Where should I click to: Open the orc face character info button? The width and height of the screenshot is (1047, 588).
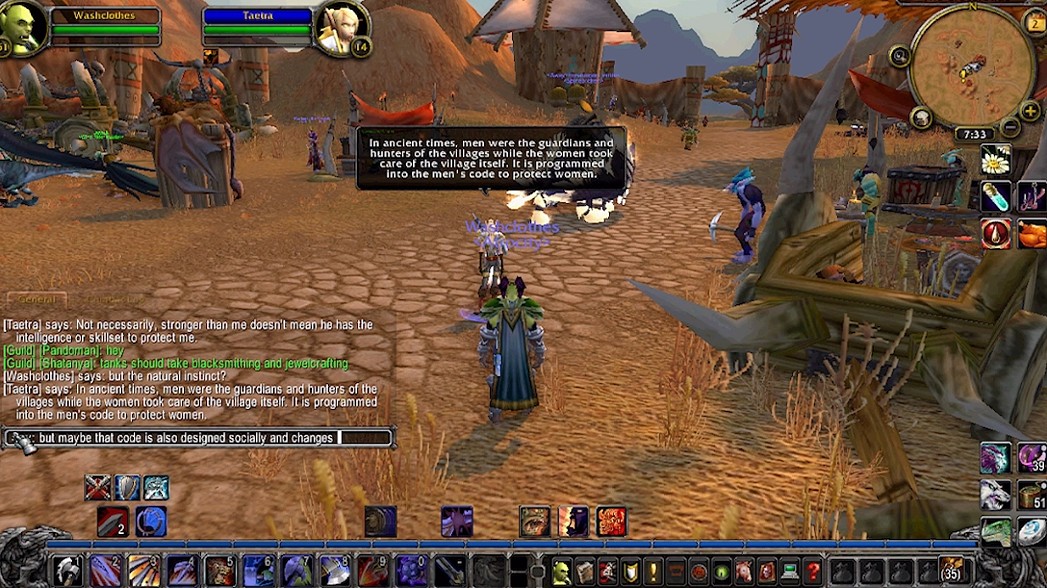[x=562, y=571]
